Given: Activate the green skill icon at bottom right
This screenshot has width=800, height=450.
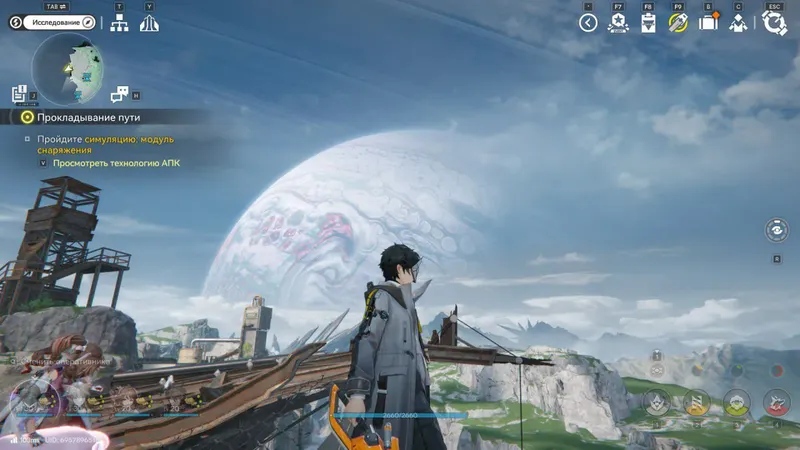Looking at the screenshot, I should [x=737, y=402].
